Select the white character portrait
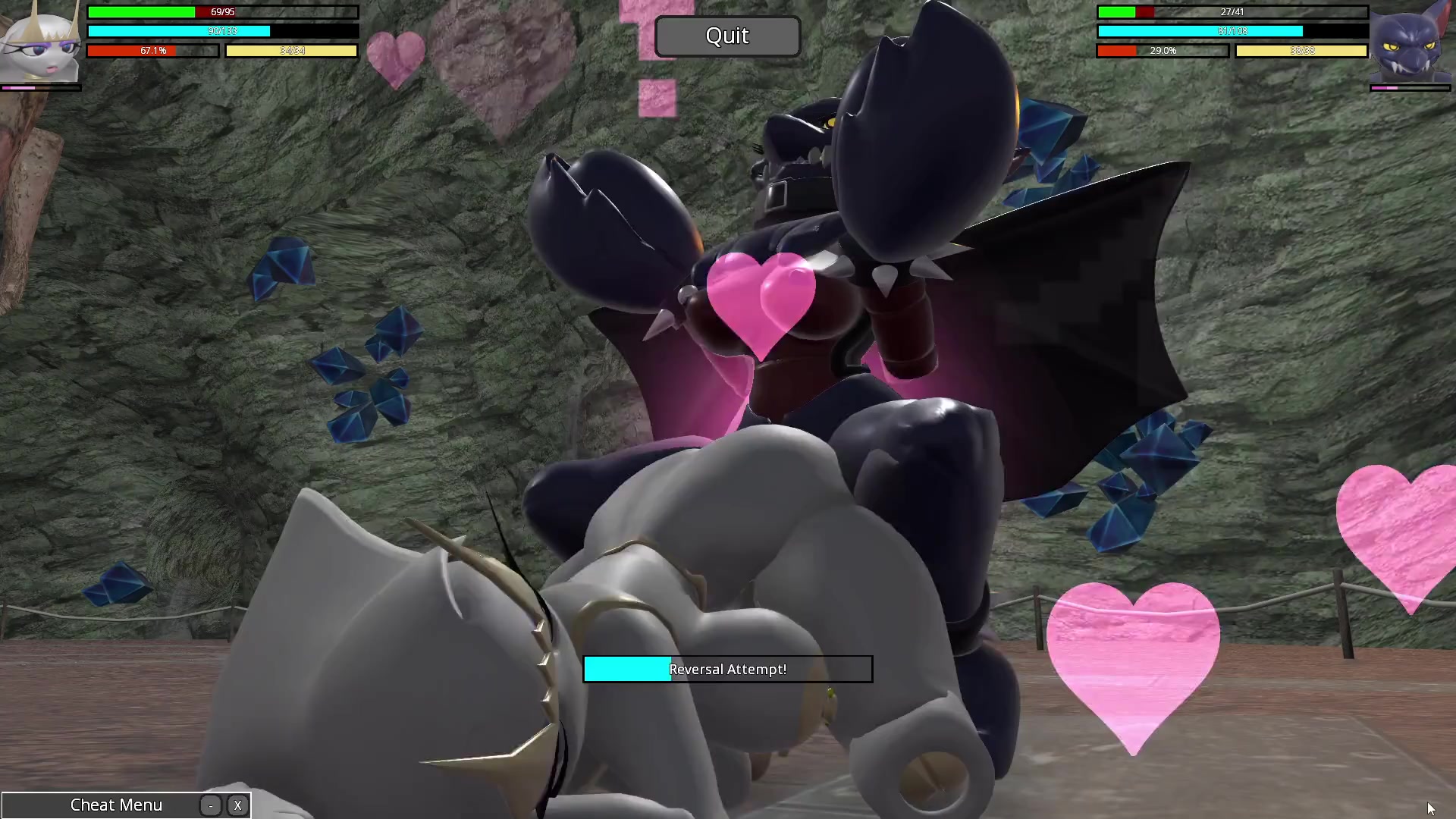Image resolution: width=1456 pixels, height=819 pixels. [x=41, y=44]
